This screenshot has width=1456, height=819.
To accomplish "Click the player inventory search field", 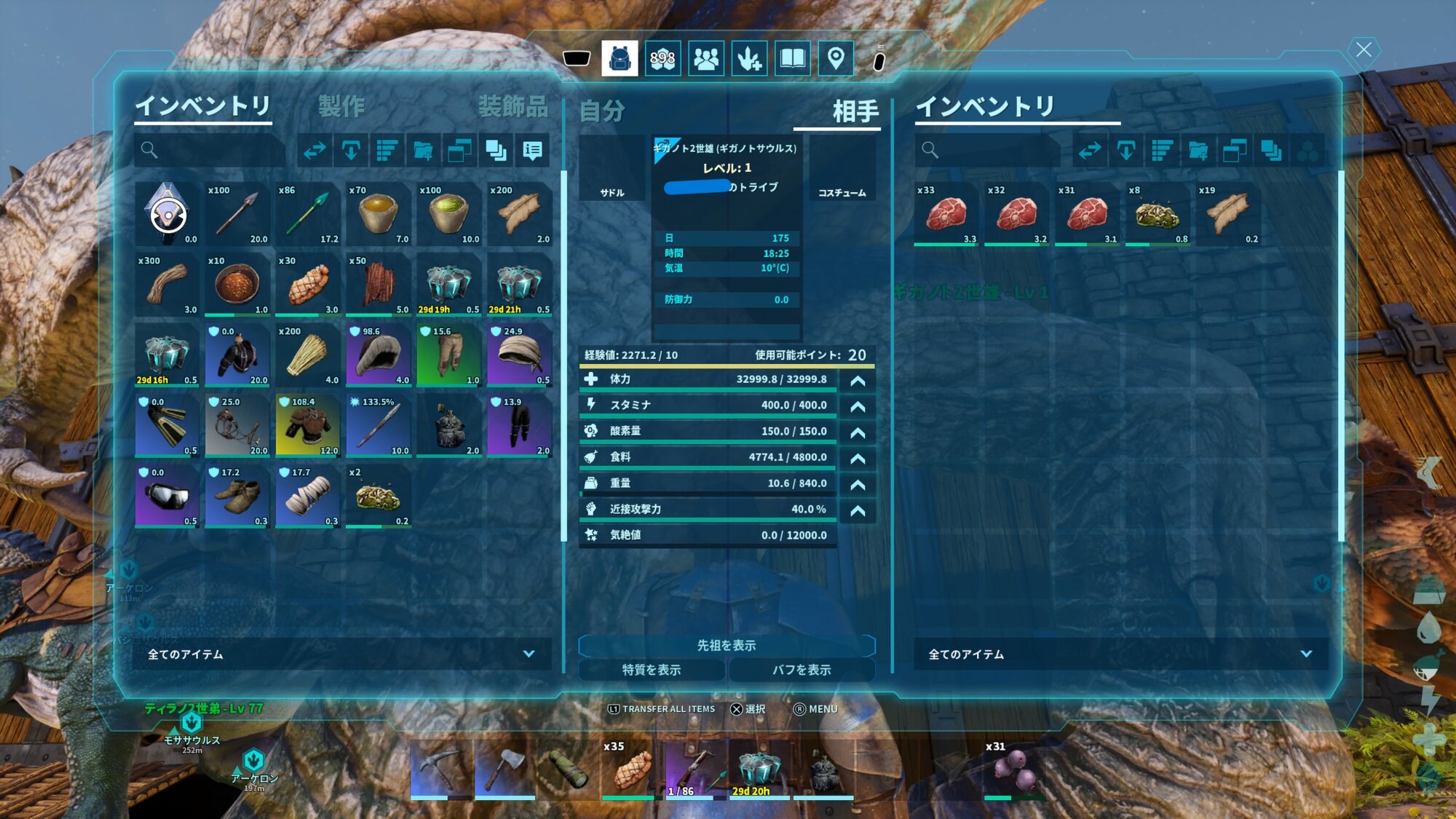I will point(211,151).
